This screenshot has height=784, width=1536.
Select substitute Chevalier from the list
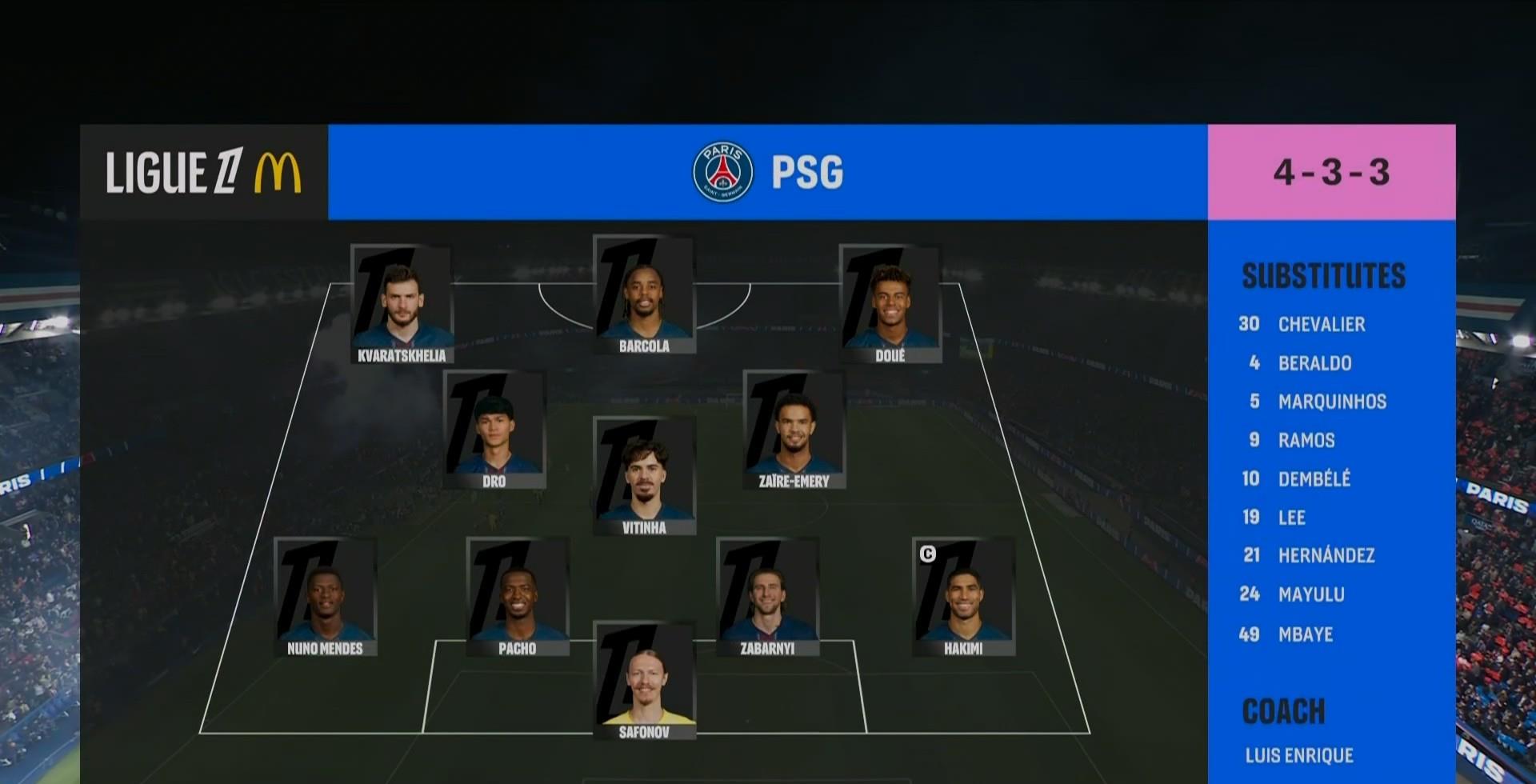click(x=1321, y=324)
